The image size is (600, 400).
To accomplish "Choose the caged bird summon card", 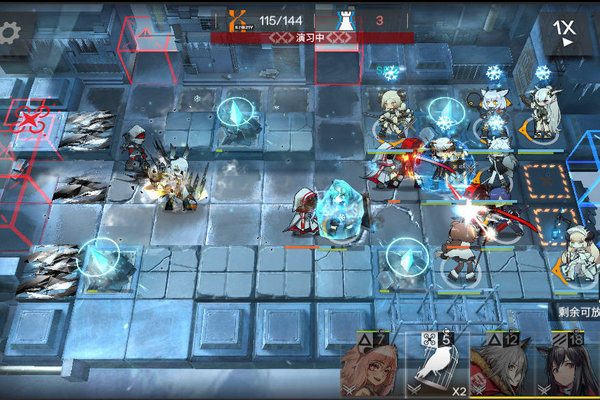I will [x=437, y=368].
